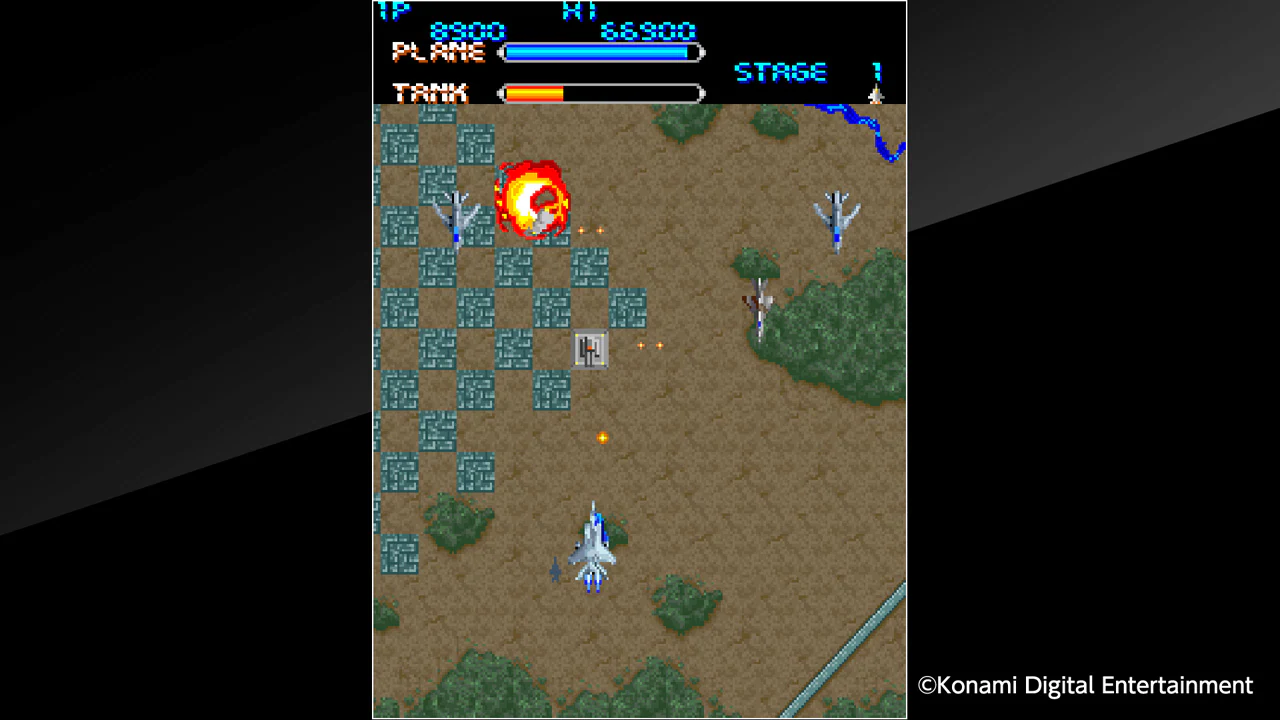The width and height of the screenshot is (1280, 720).
Task: Click the power-up tile with antenna symbol
Action: tap(589, 350)
